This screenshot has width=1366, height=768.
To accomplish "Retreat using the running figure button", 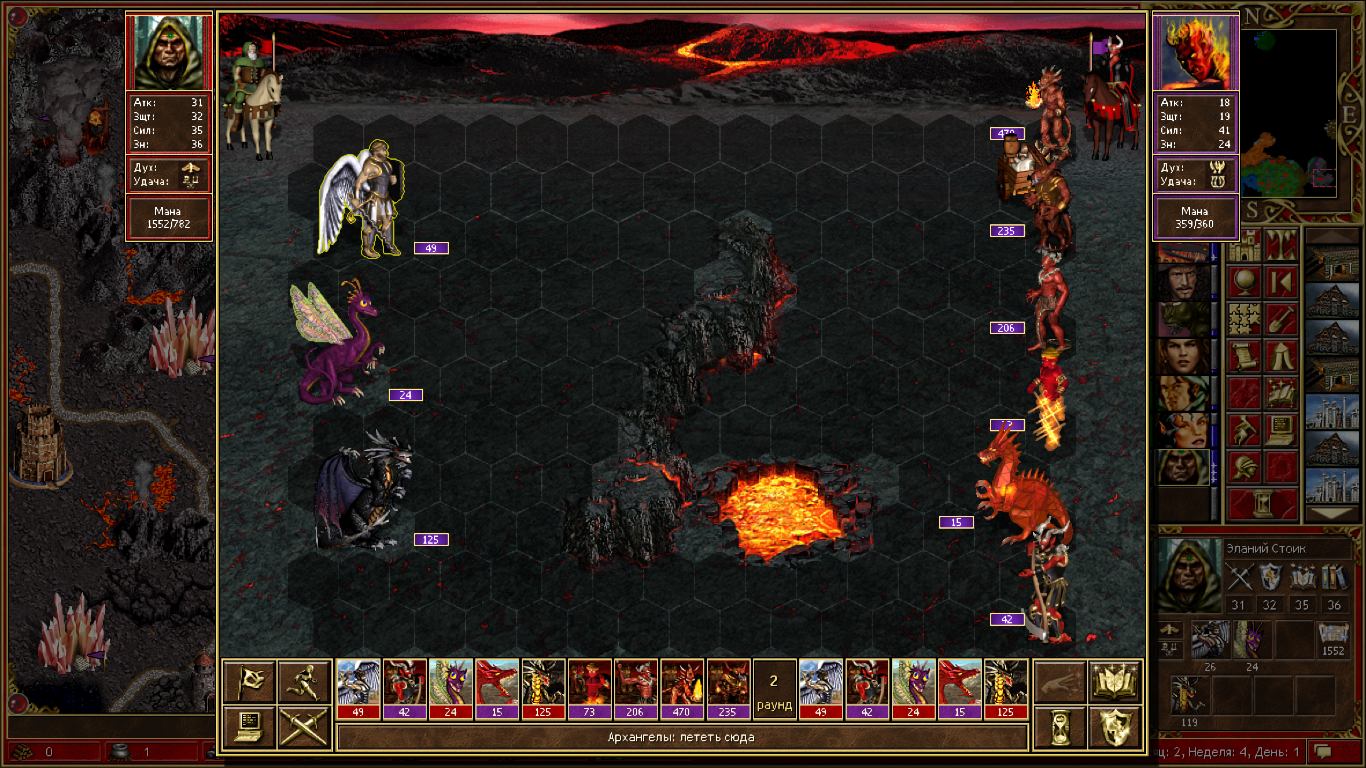I will [304, 681].
